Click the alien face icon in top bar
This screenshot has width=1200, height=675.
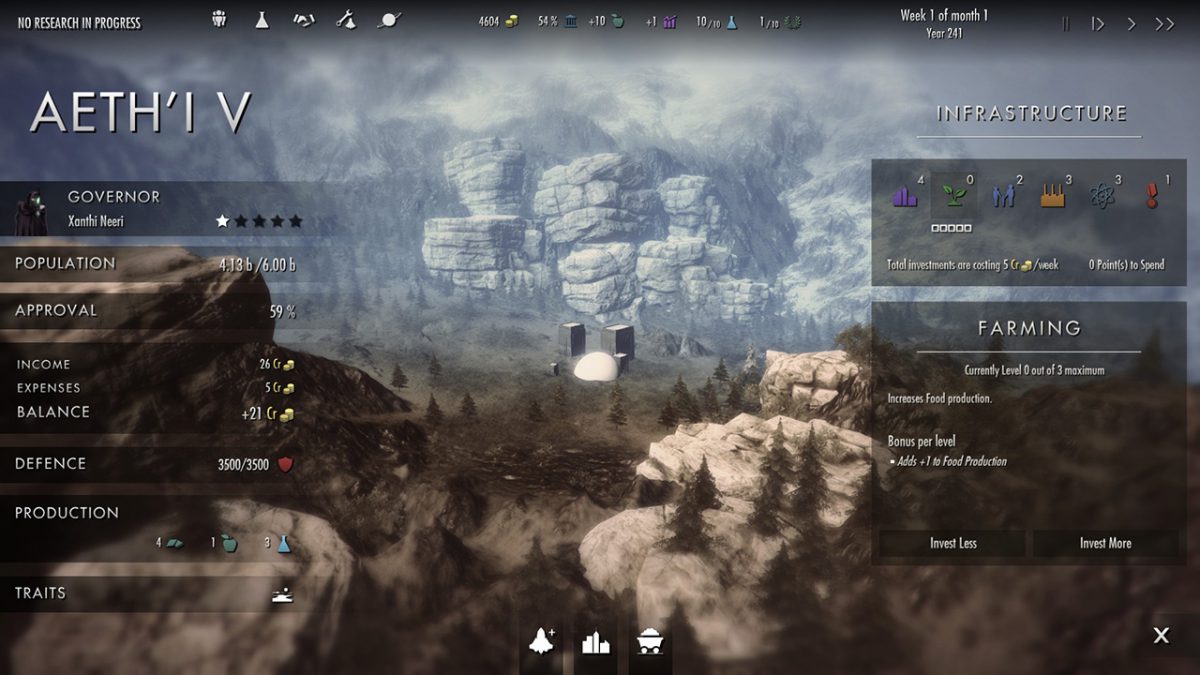(x=220, y=20)
